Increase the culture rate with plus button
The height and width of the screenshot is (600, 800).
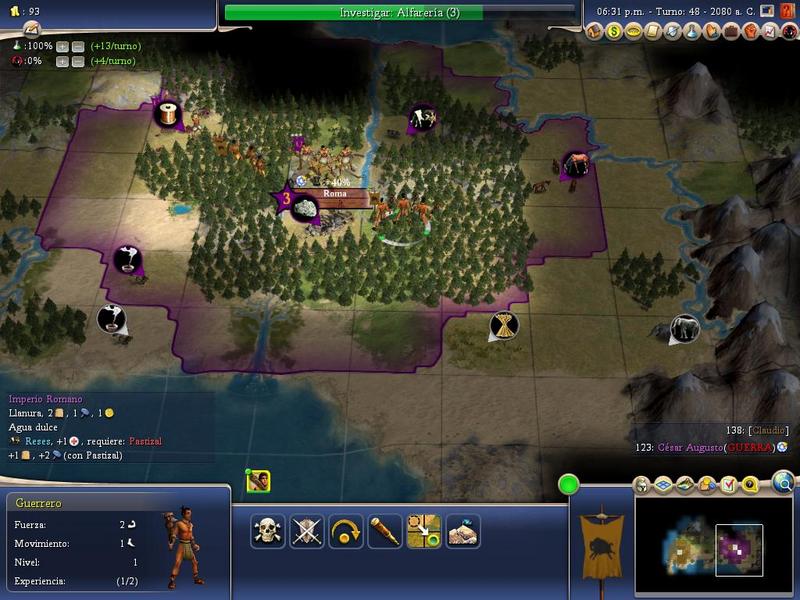(x=62, y=62)
